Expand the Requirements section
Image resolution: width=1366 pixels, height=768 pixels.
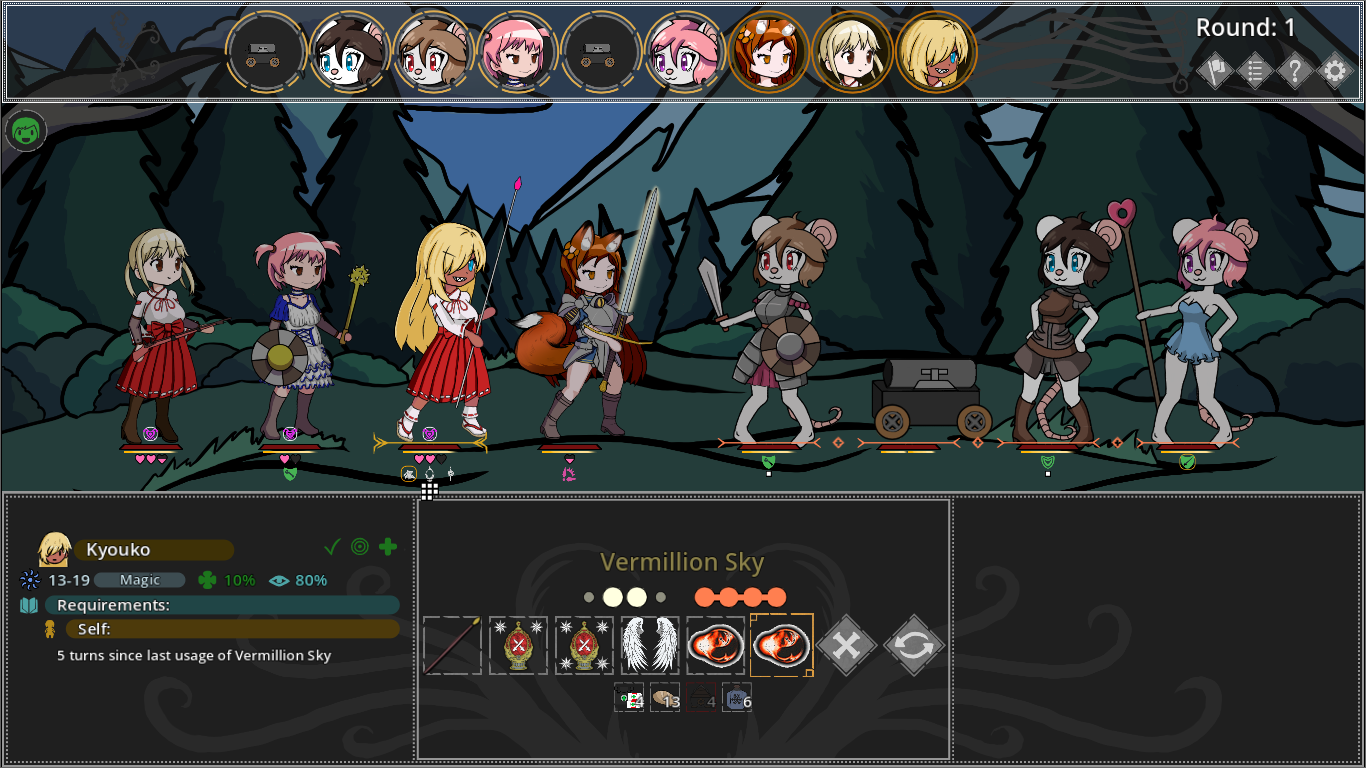225,604
